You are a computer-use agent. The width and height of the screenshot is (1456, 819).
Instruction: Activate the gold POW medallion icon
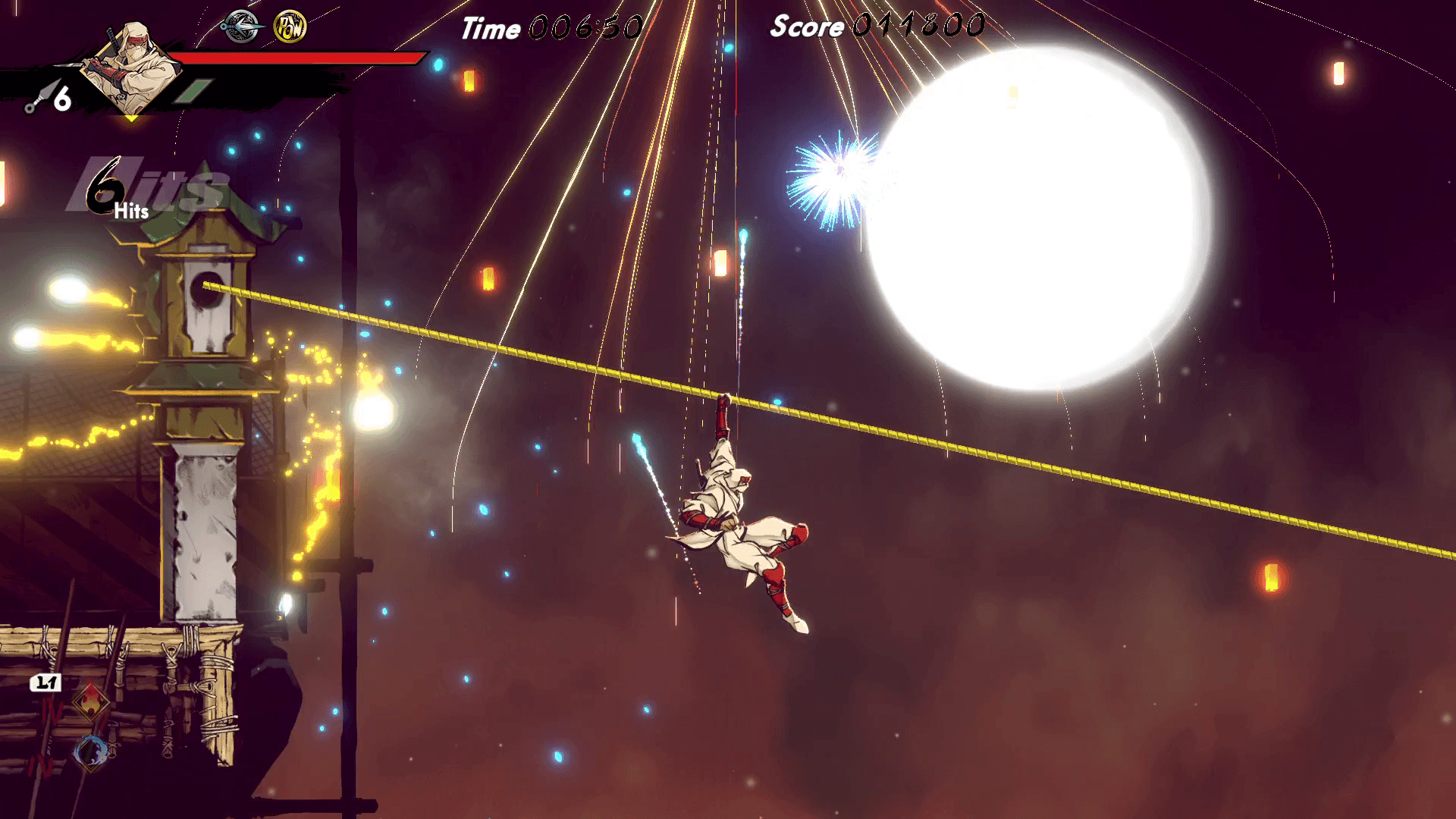(290, 27)
